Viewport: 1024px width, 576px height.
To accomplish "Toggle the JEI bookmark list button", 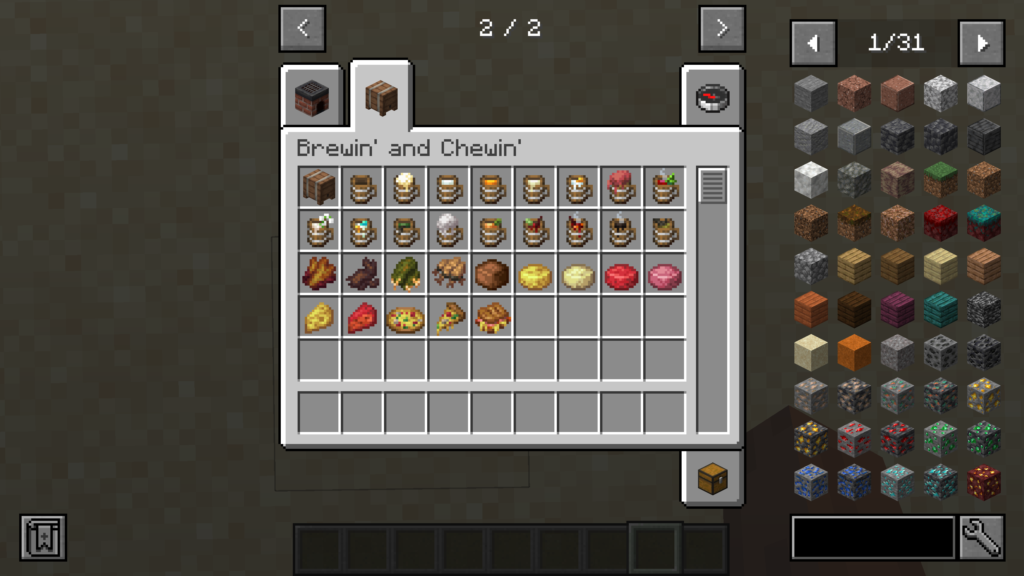I will click(x=43, y=537).
